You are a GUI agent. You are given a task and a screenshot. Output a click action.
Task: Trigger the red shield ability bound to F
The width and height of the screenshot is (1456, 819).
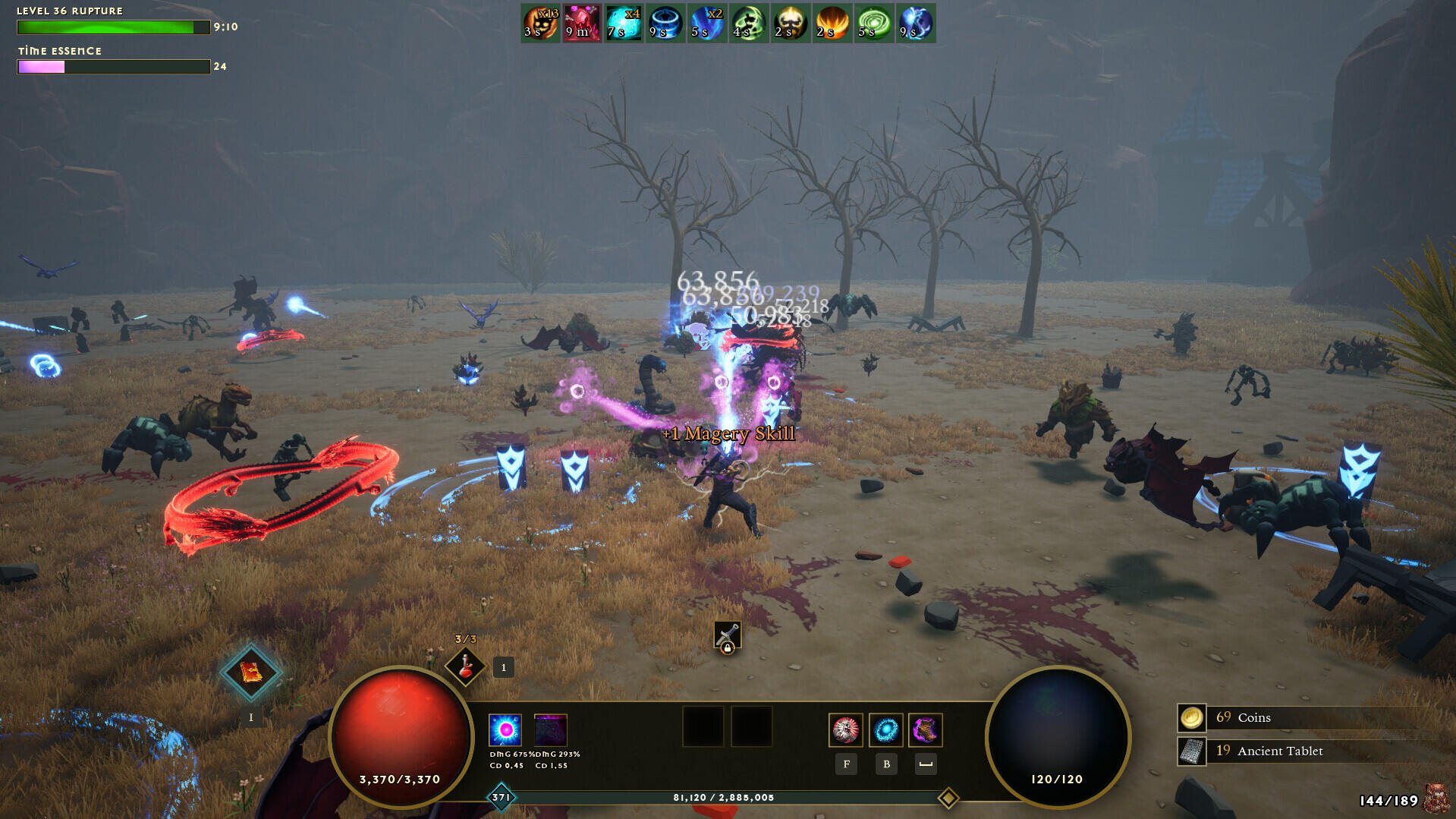click(846, 730)
